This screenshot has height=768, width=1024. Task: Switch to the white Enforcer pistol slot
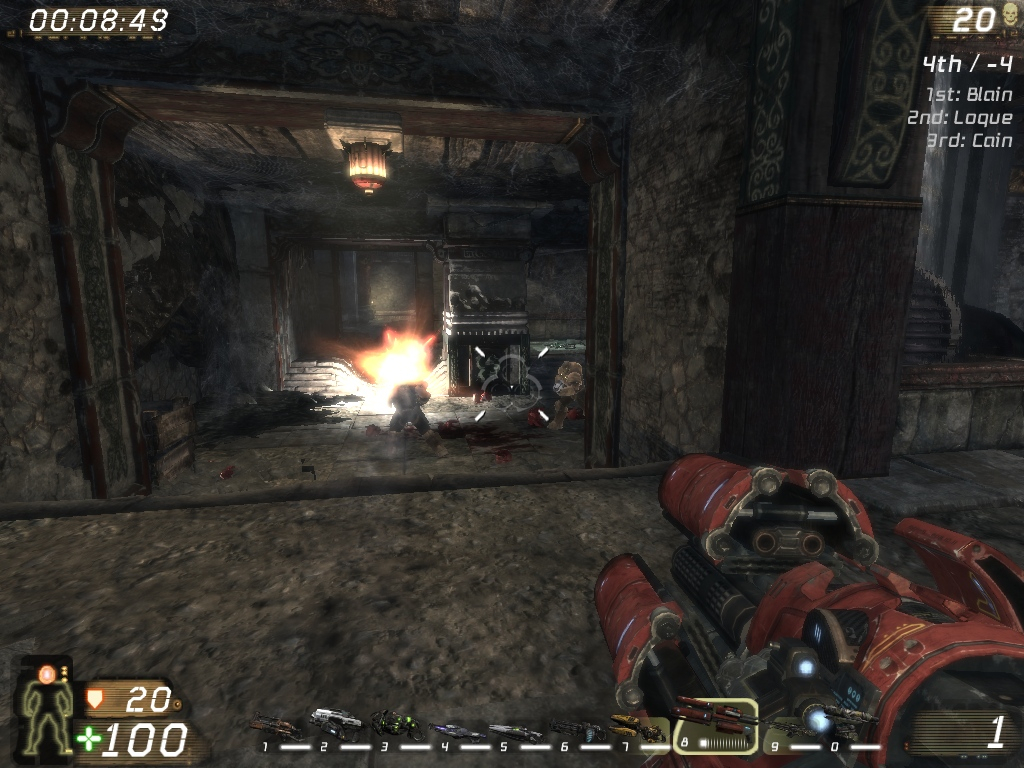pos(334,720)
